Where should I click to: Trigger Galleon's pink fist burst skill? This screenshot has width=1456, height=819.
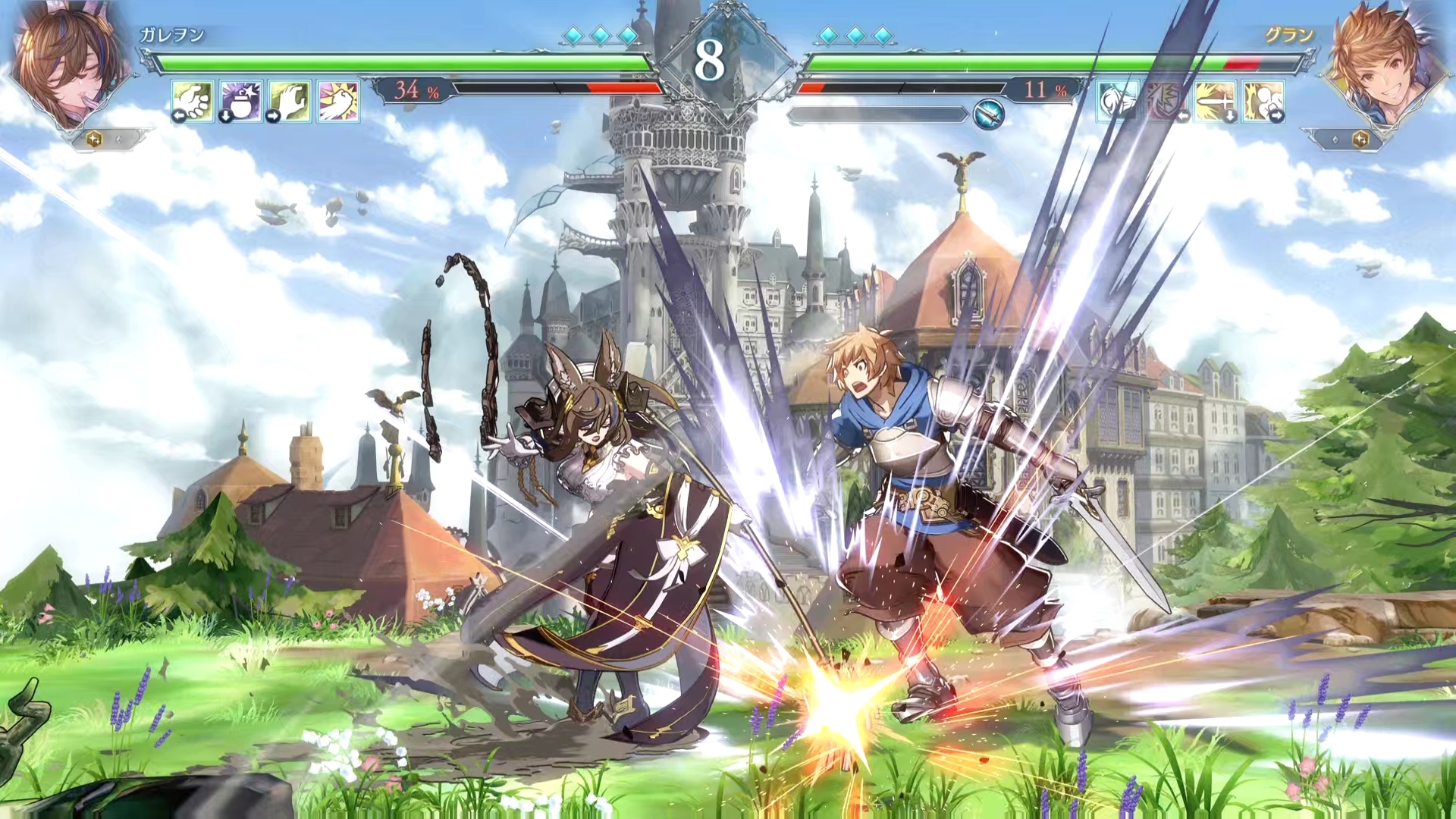tap(338, 101)
